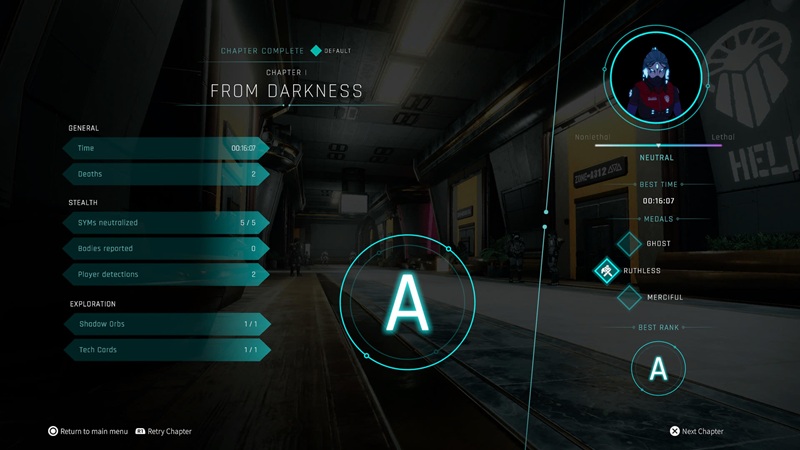Select the Ghost medal diamond
800x450 pixels.
pyautogui.click(x=629, y=243)
